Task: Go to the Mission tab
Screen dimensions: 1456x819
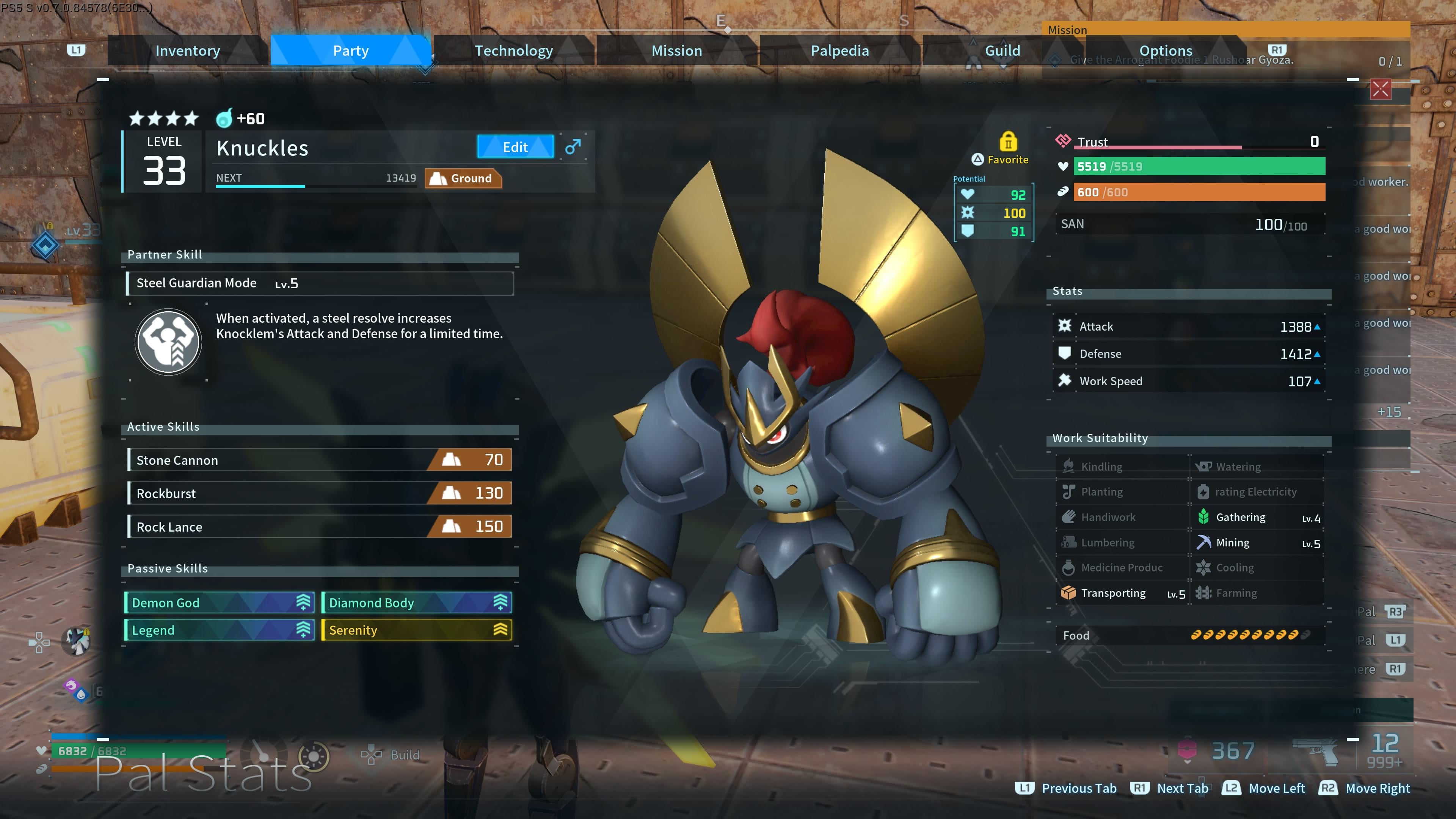Action: point(676,51)
